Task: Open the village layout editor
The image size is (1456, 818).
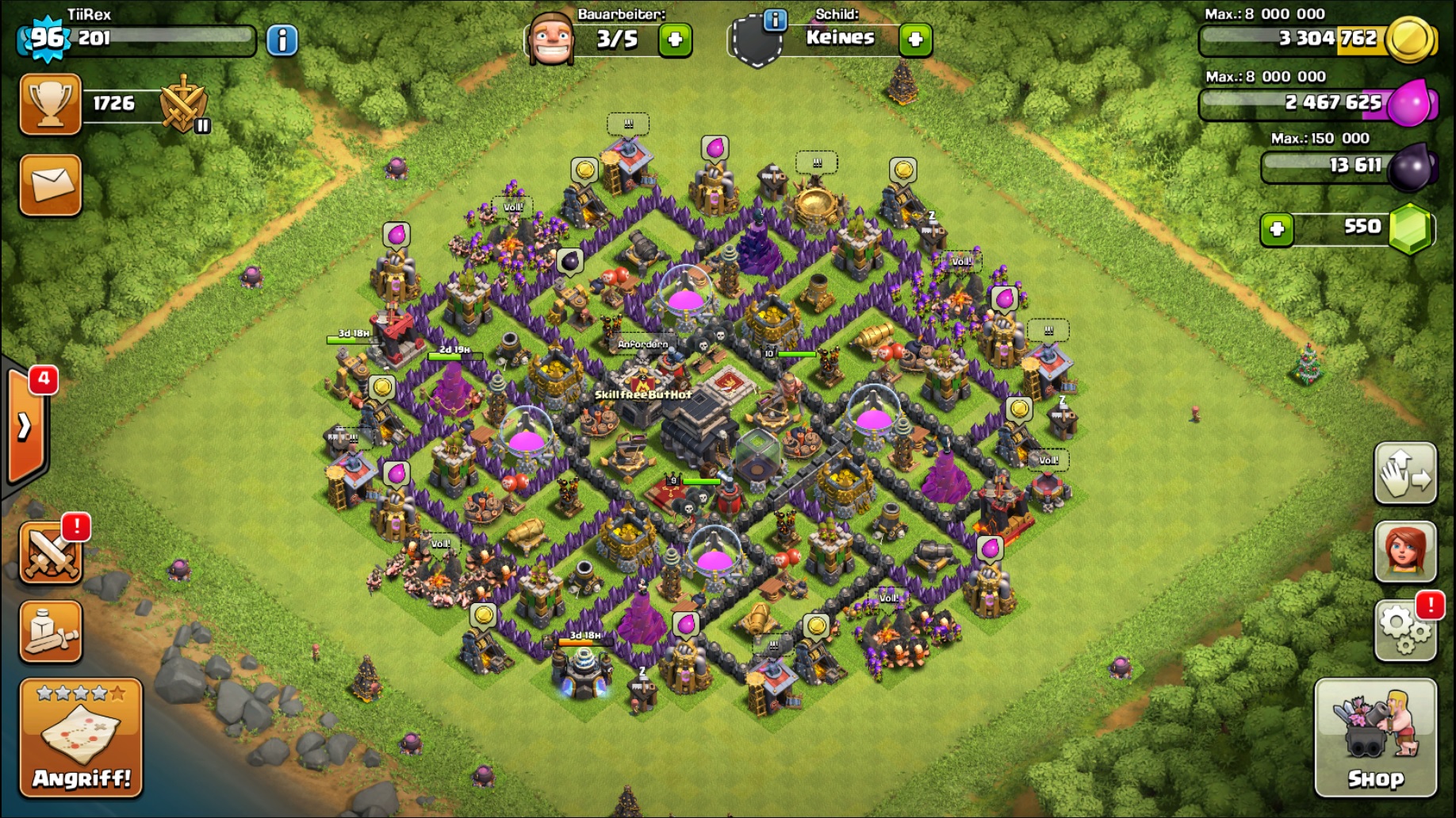Action: pos(1404,473)
